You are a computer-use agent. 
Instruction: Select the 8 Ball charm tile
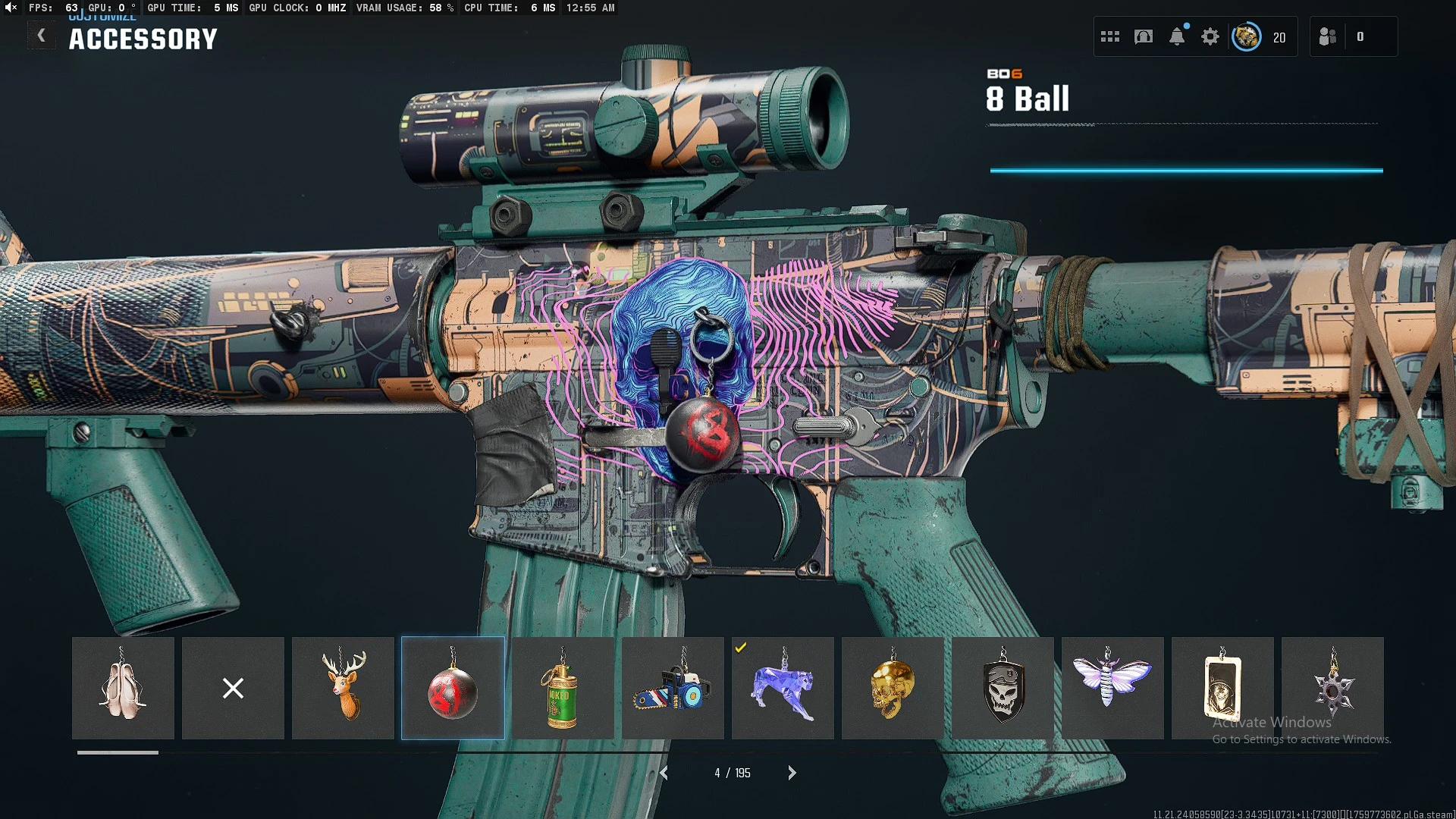(x=453, y=688)
